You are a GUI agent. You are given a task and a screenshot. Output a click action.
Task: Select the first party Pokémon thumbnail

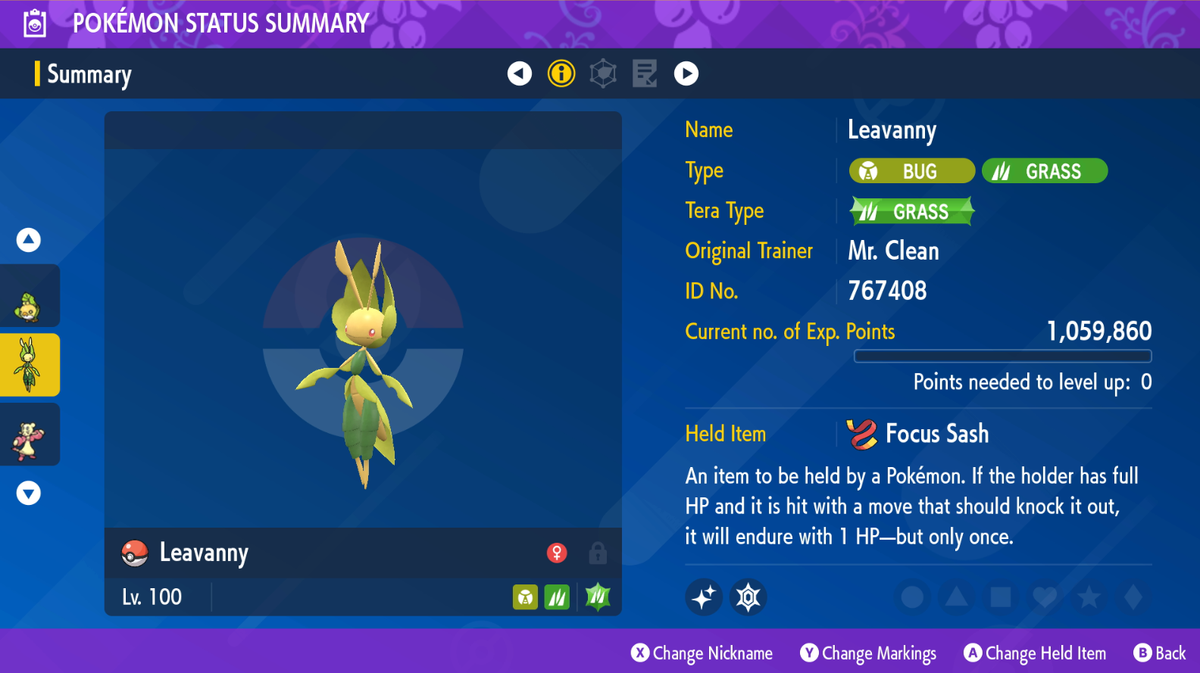click(29, 296)
